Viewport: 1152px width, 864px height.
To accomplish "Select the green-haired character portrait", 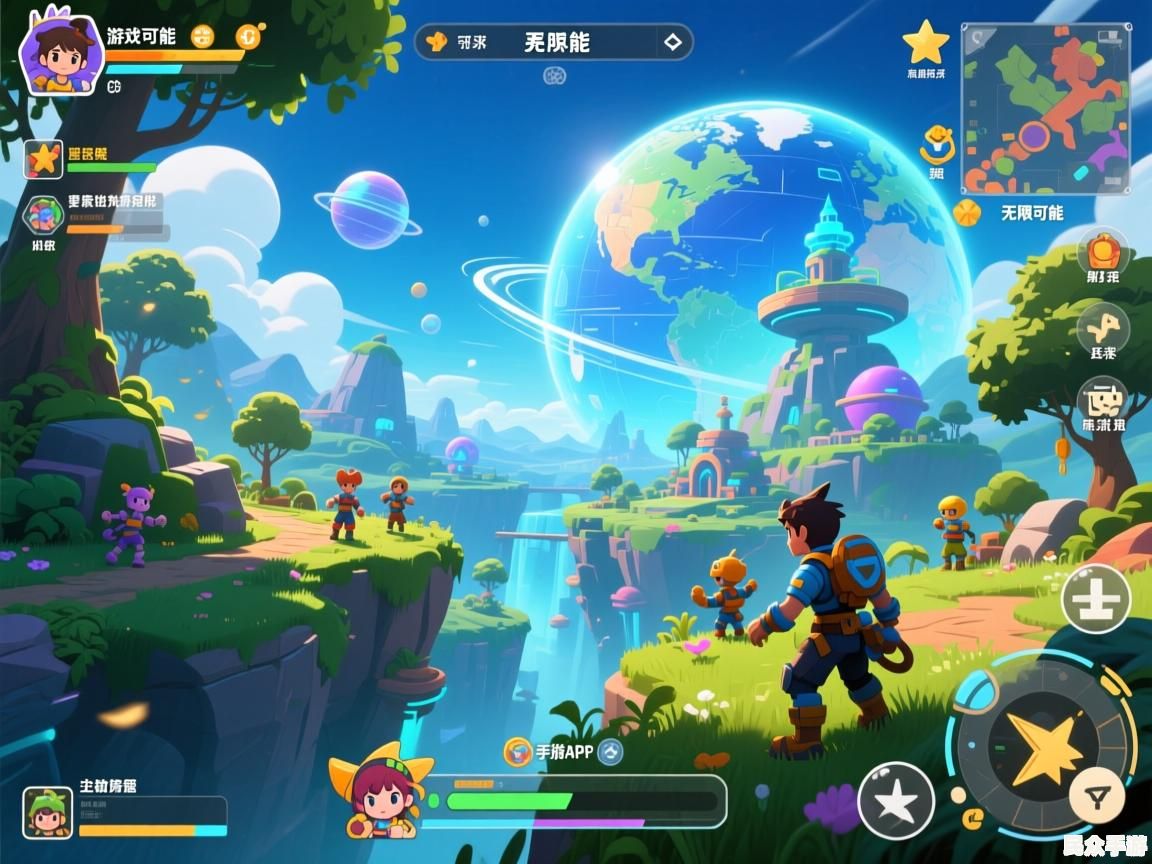I will point(47,811).
